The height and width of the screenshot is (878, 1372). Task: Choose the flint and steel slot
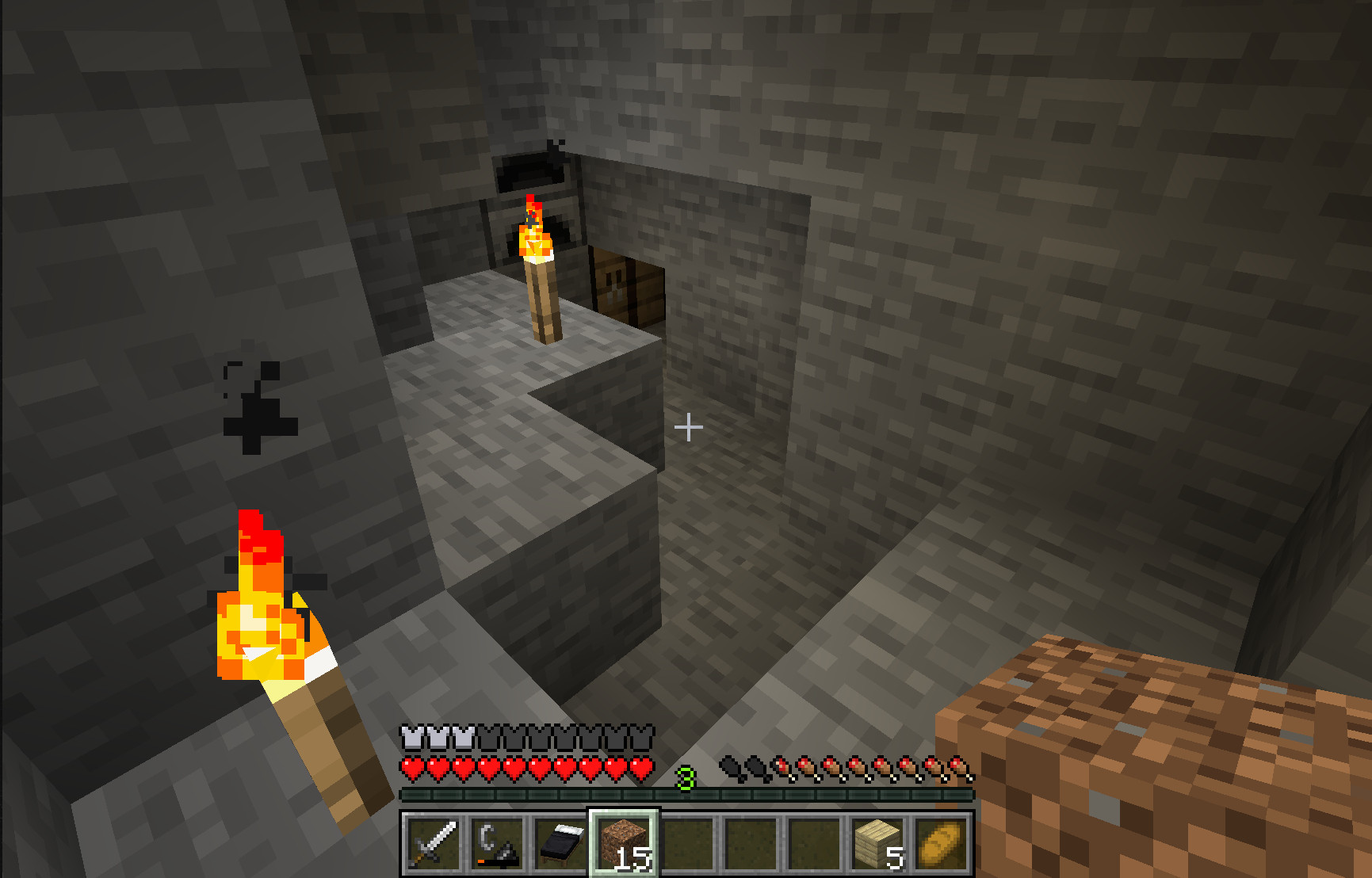click(x=497, y=843)
